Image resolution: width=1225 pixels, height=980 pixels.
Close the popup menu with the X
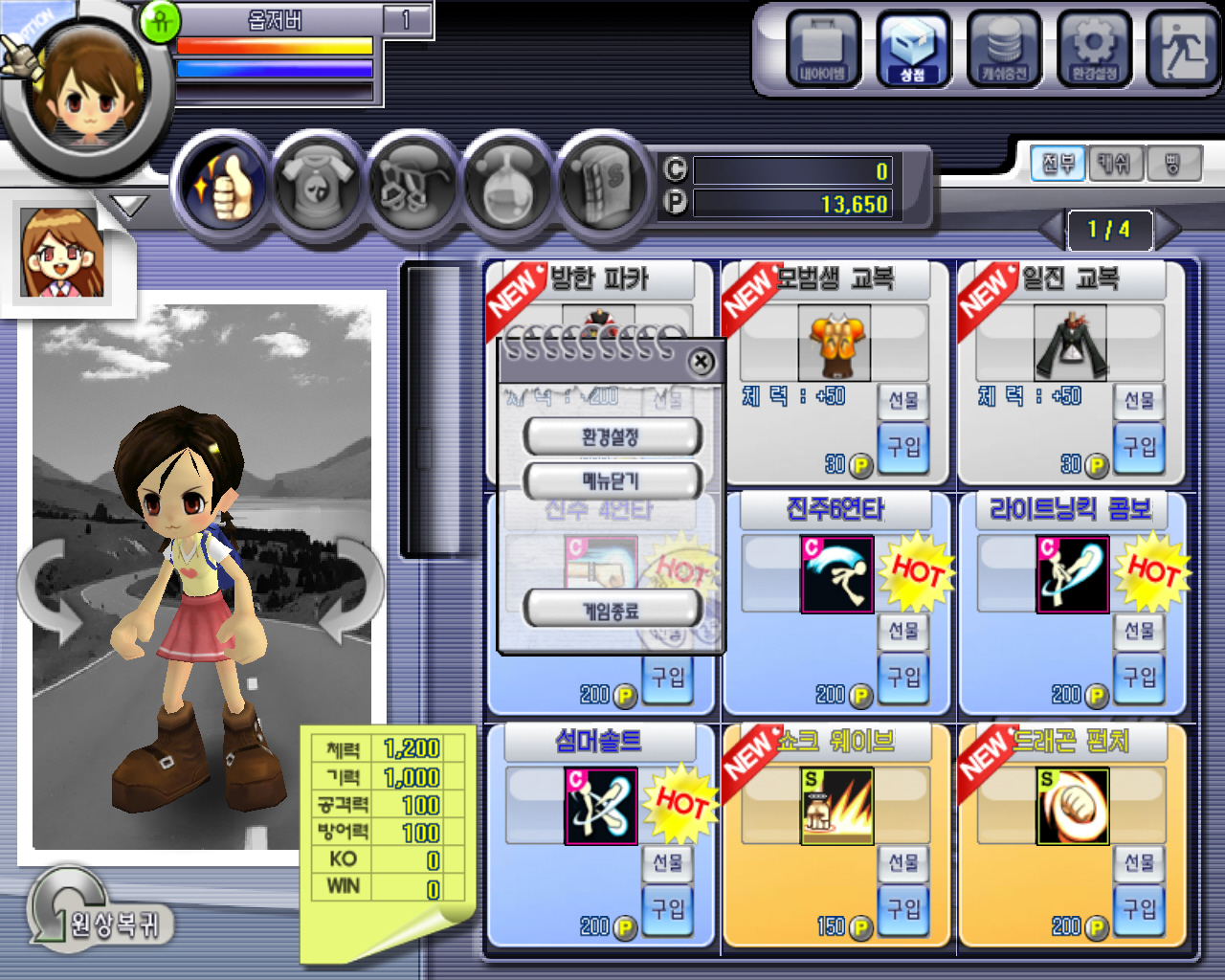[702, 362]
